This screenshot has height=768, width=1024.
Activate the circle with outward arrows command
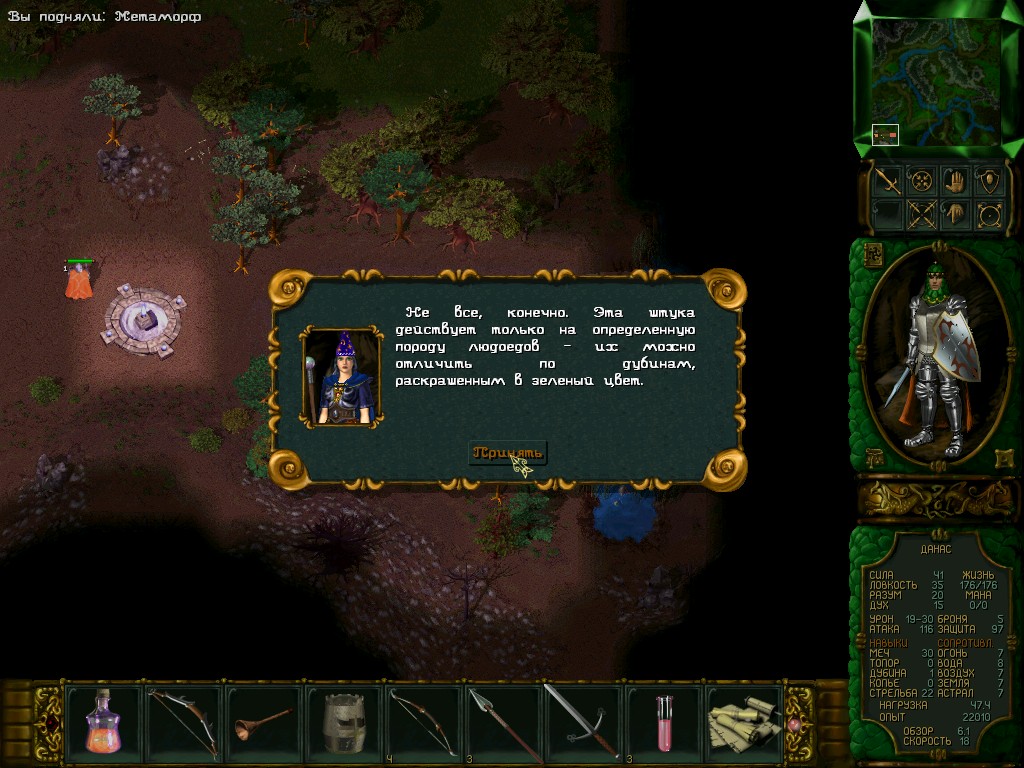[989, 214]
